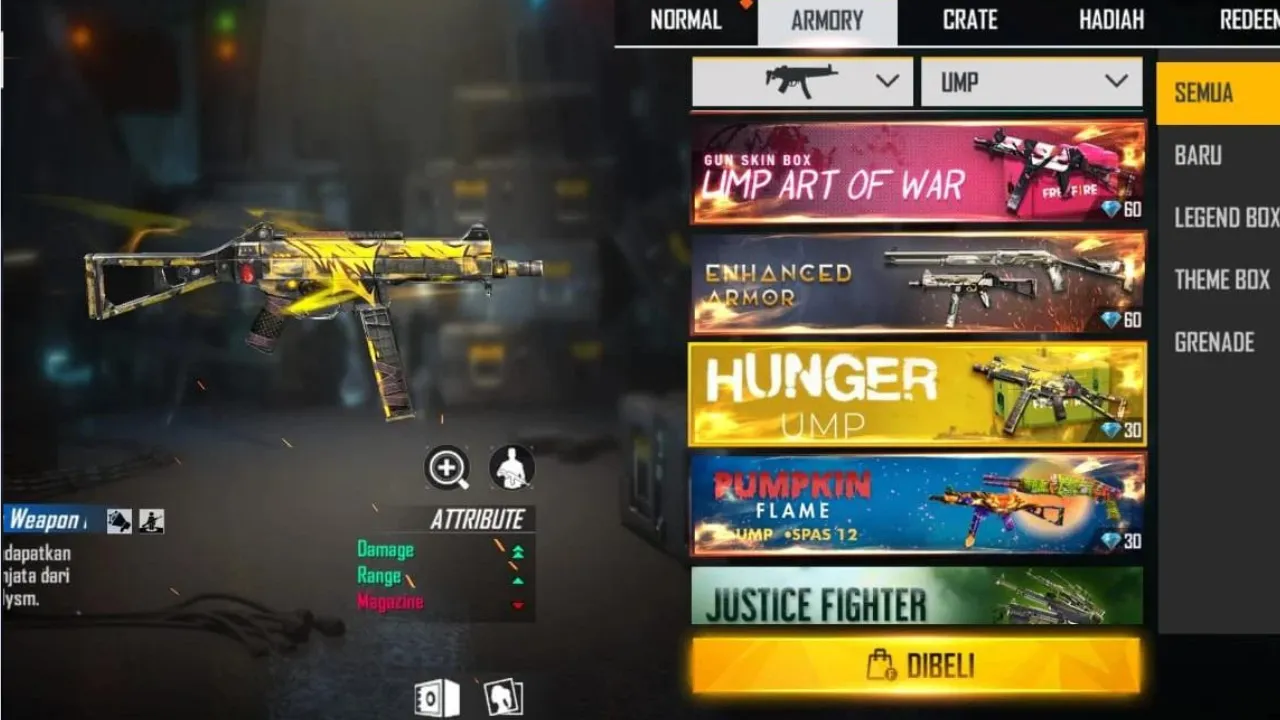Expand the UMP weapon dropdown
The height and width of the screenshot is (720, 1280).
tap(1119, 82)
